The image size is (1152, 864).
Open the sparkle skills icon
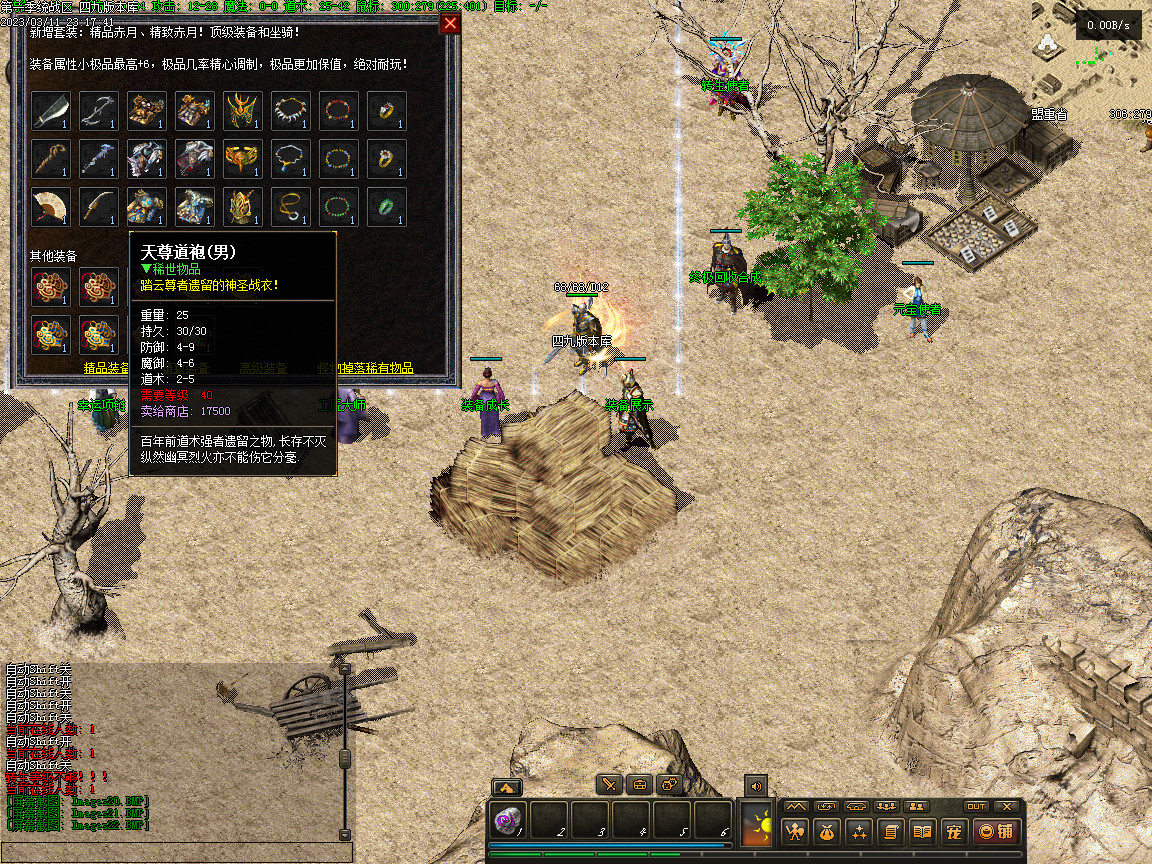tap(859, 831)
